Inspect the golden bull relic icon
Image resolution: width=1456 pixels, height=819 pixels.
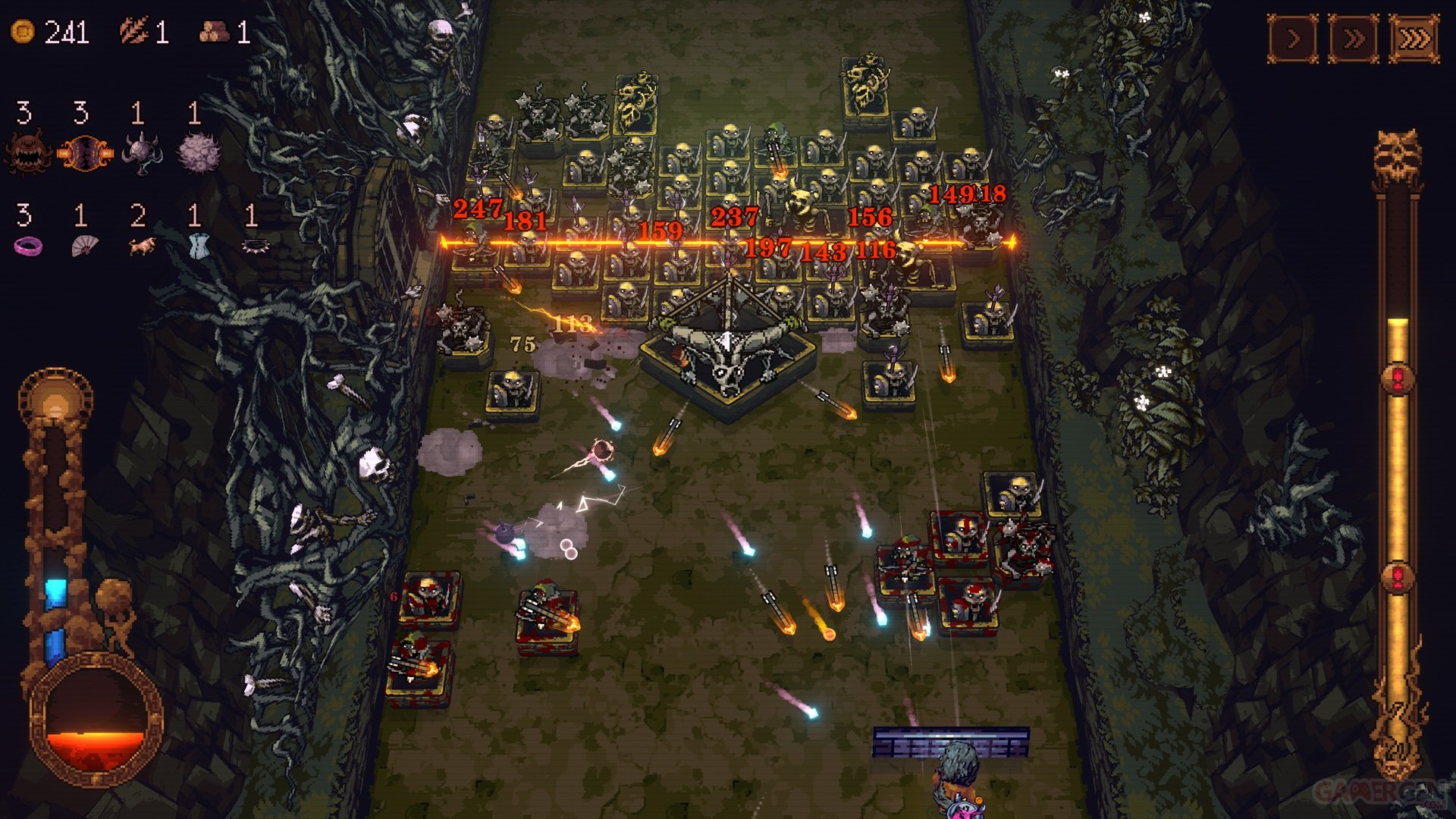pos(141,246)
